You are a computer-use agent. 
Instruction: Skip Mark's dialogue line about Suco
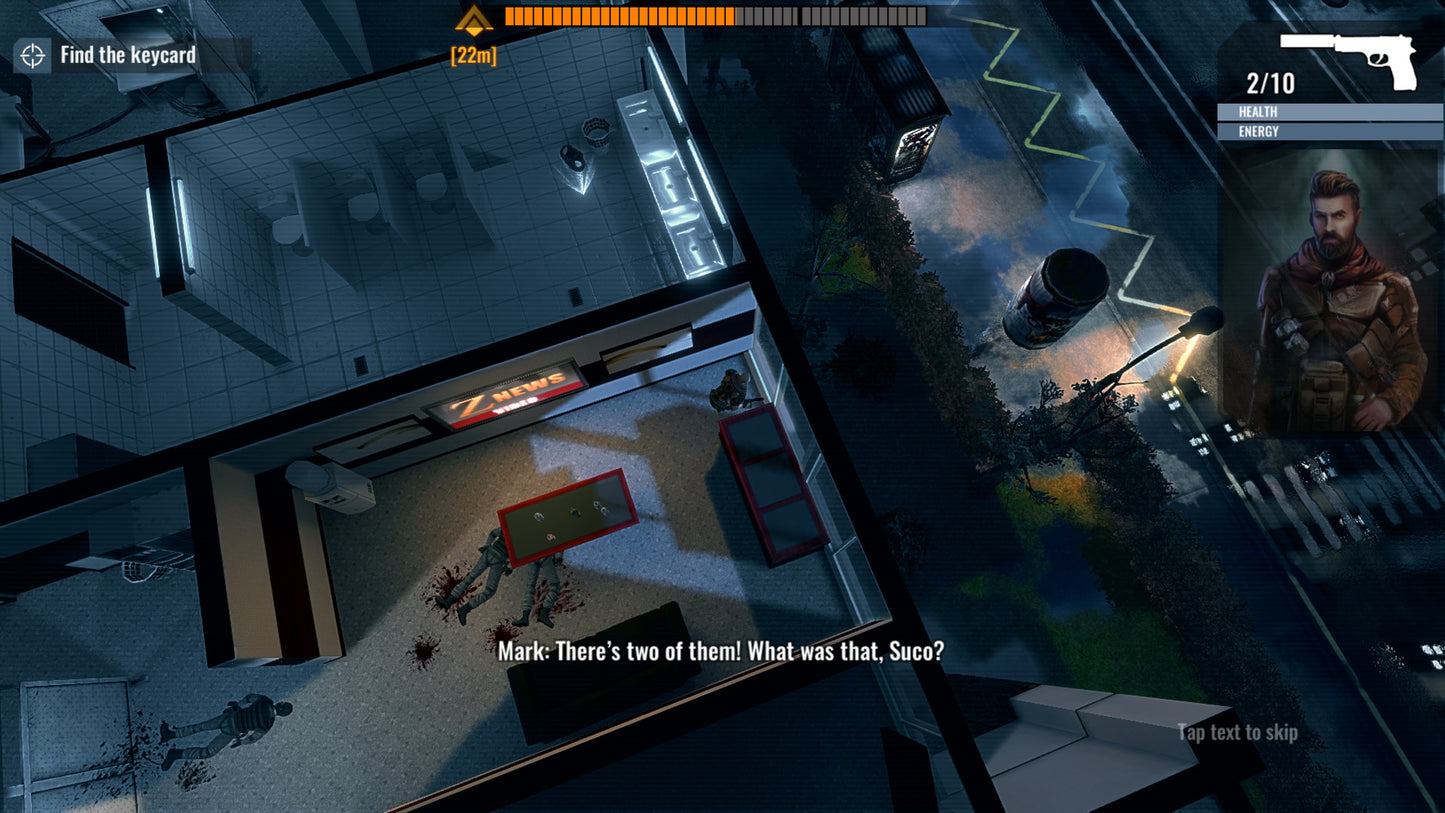click(721, 652)
